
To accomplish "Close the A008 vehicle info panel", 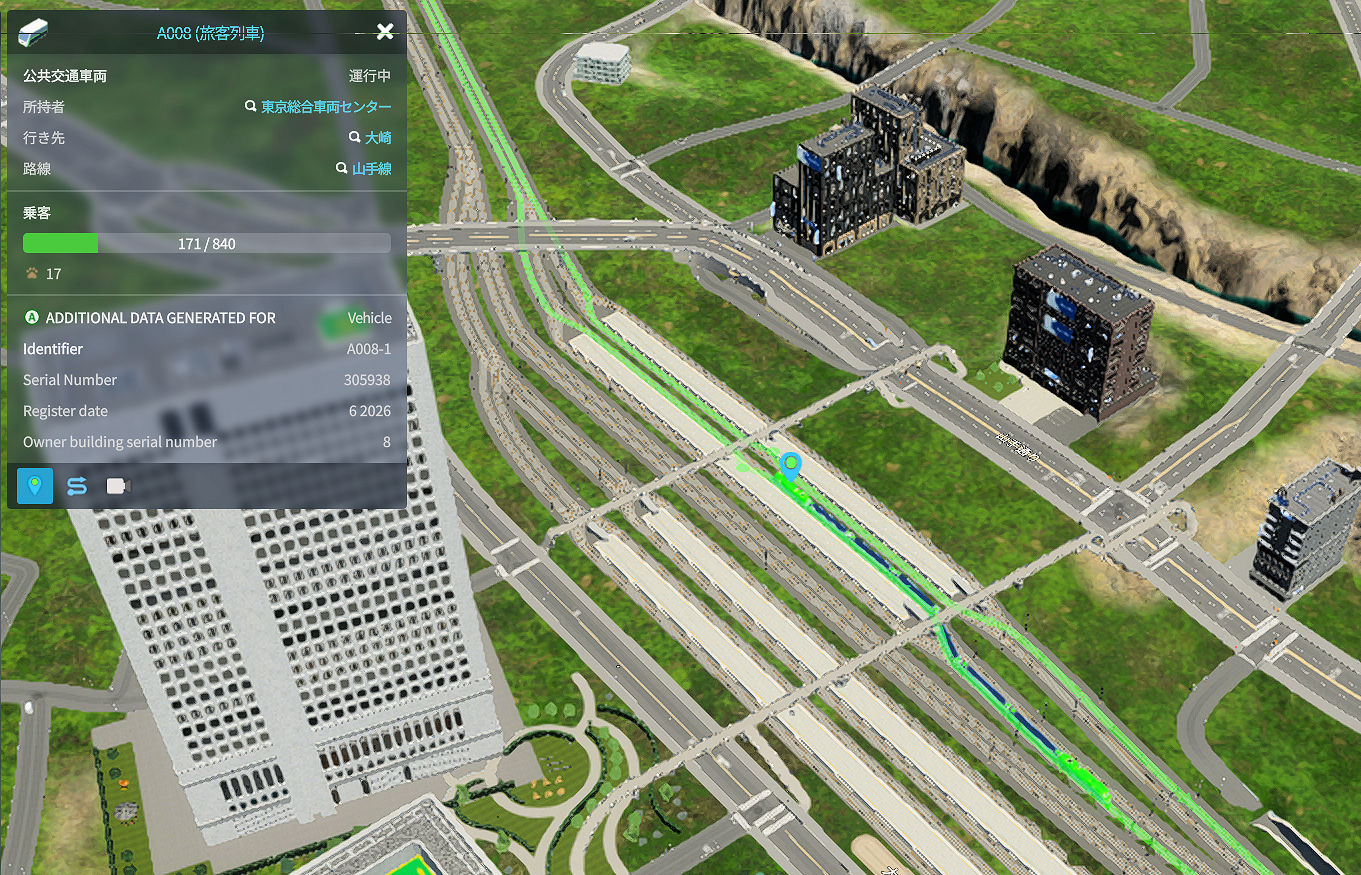I will [x=385, y=32].
